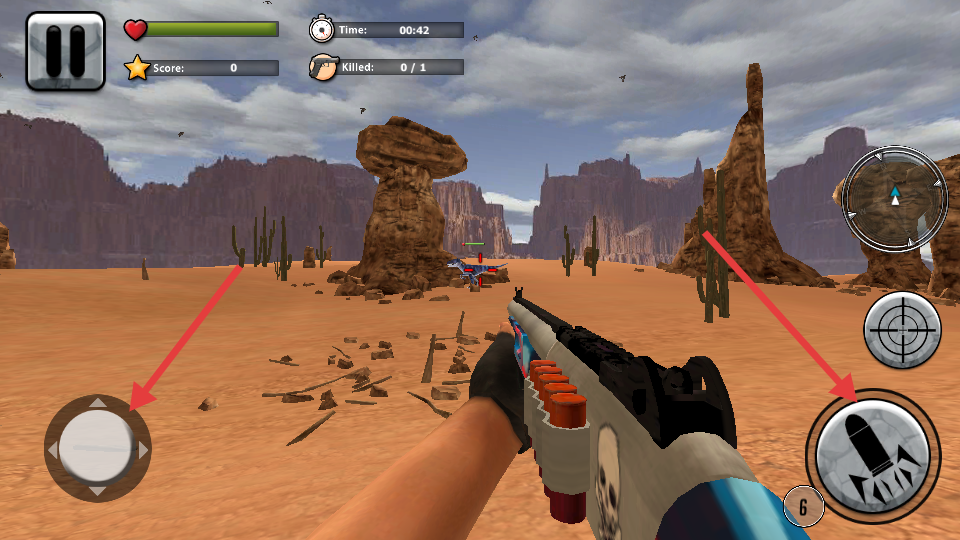Click the circular radar minimap
Image resolution: width=960 pixels, height=540 pixels.
894,197
